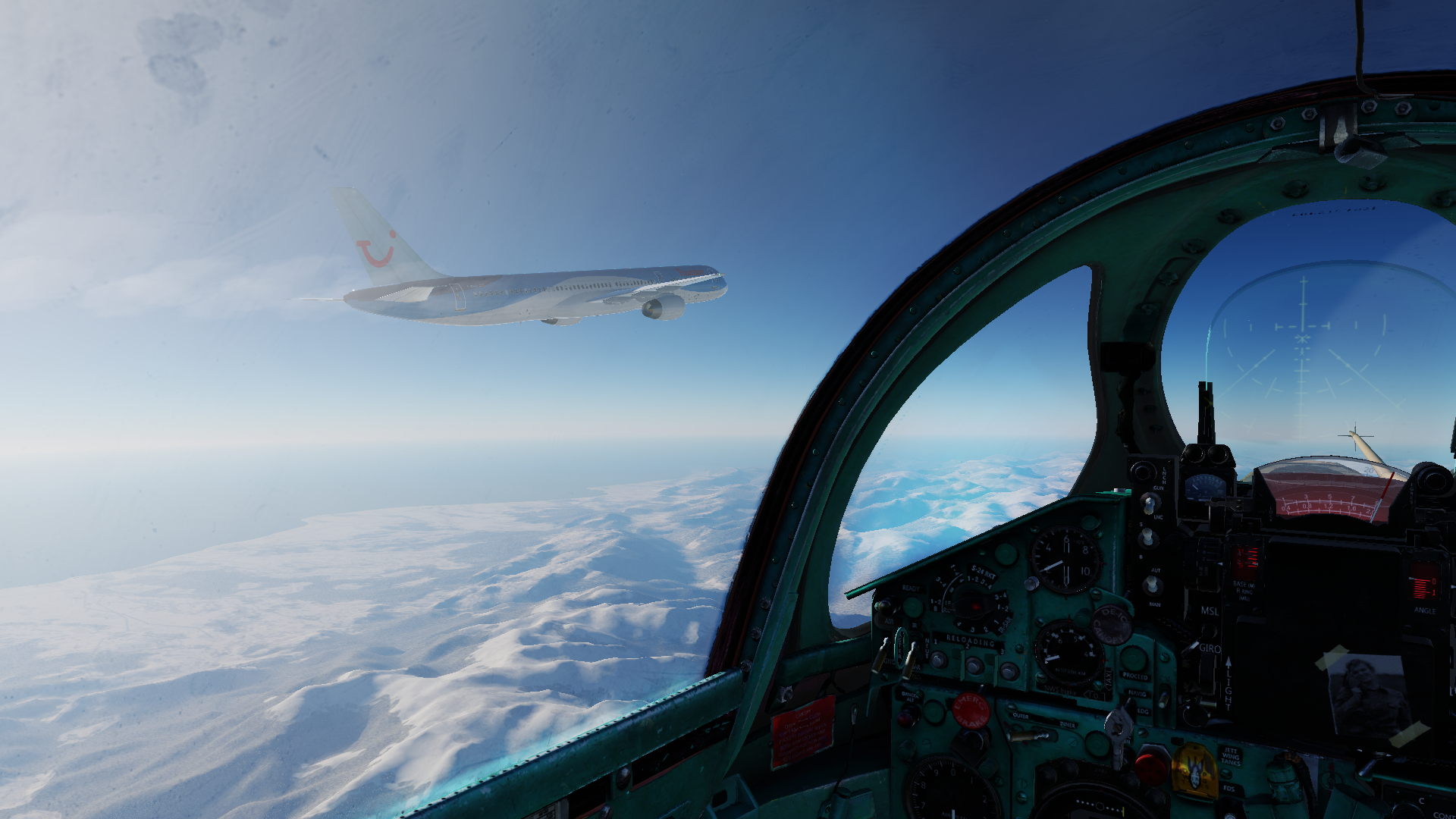Pull the red EMERG BRAKE knob

pos(970,709)
